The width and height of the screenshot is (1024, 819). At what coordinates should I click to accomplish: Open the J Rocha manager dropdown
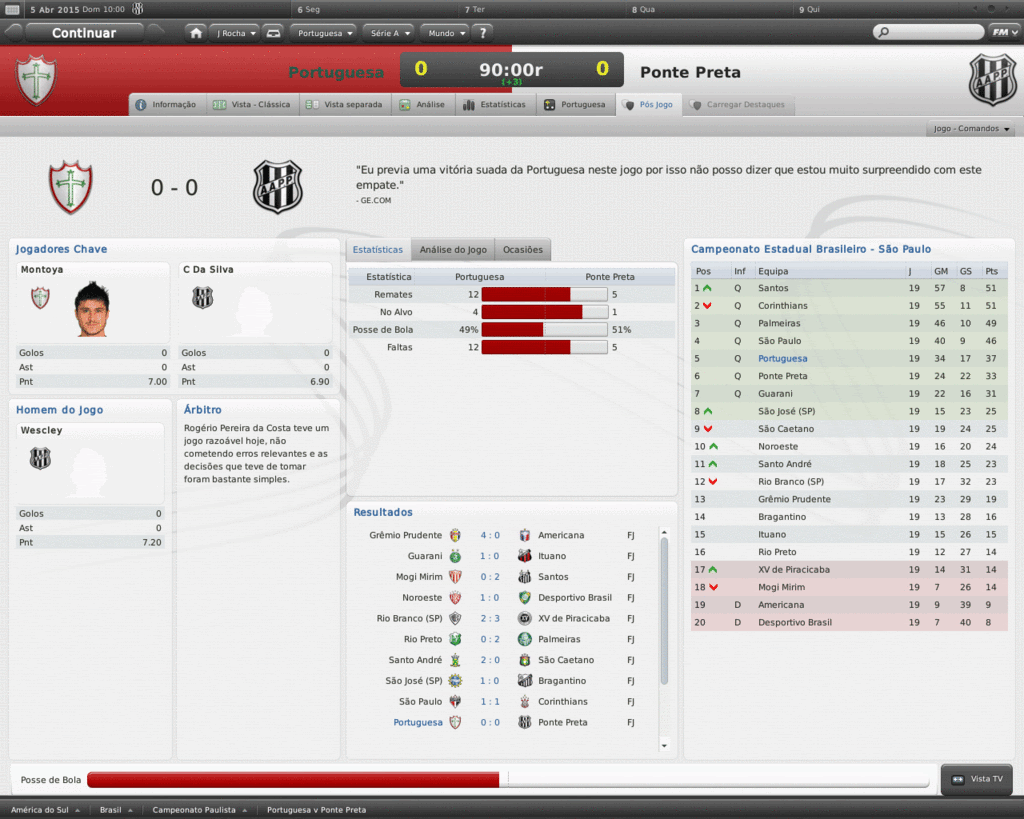click(x=235, y=33)
